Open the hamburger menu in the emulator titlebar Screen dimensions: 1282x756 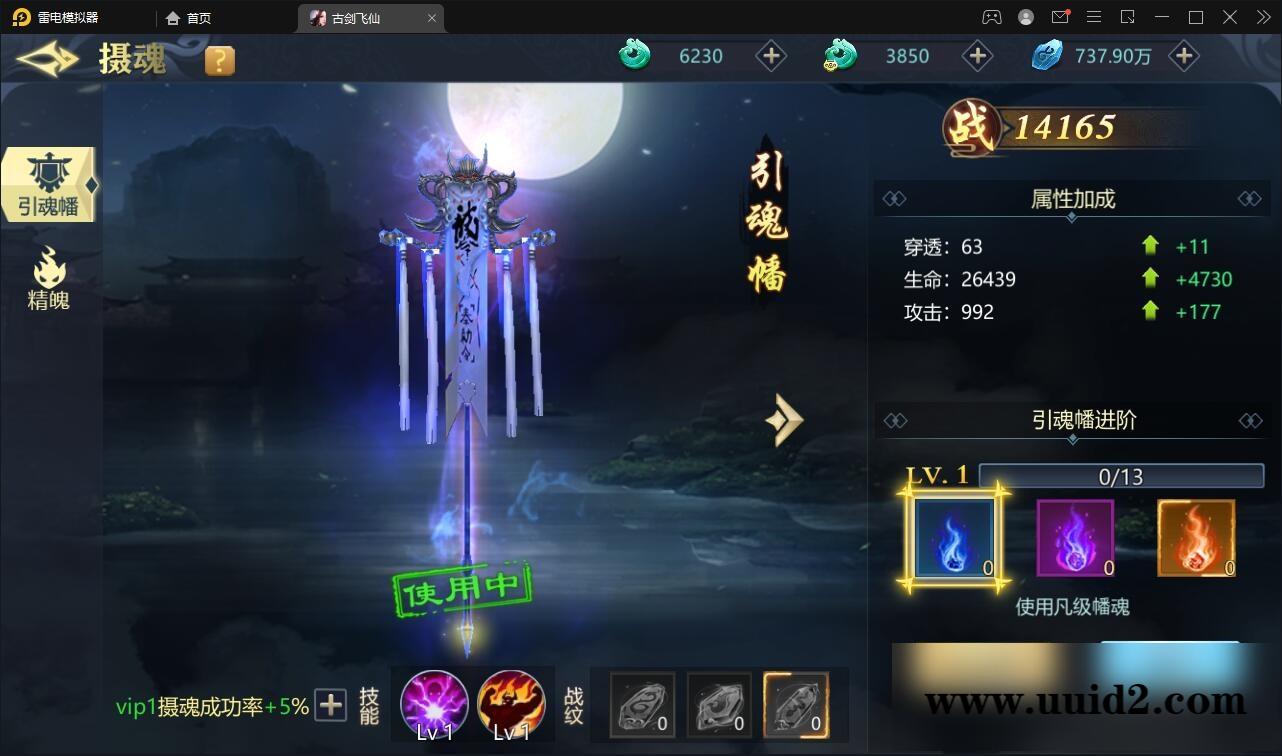point(1094,17)
